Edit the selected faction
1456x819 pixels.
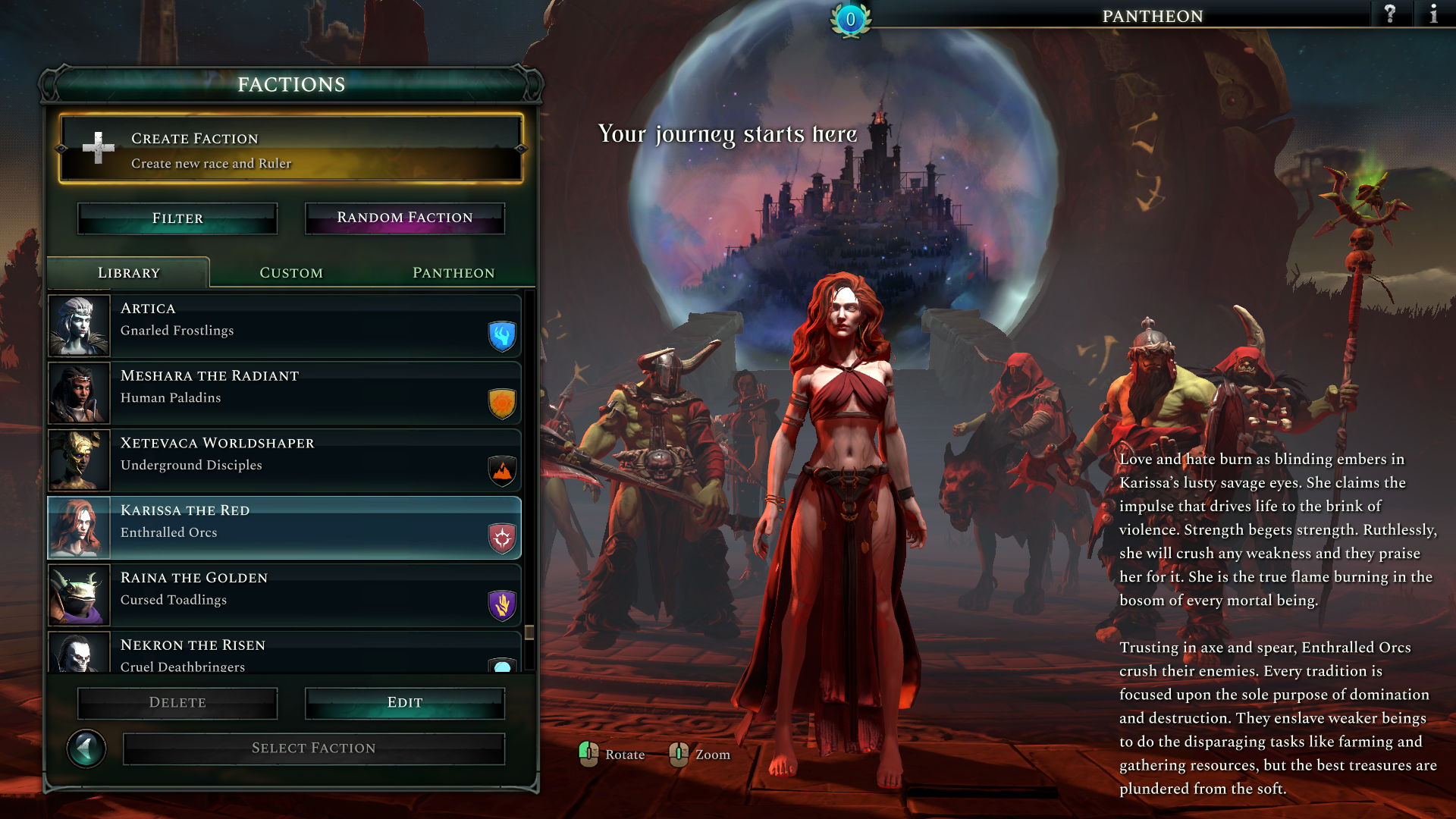(405, 703)
